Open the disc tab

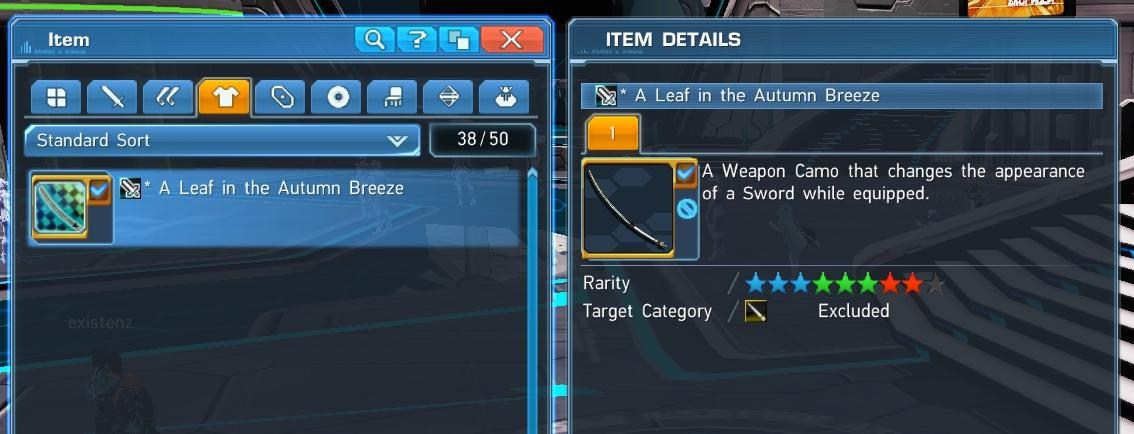[337, 97]
